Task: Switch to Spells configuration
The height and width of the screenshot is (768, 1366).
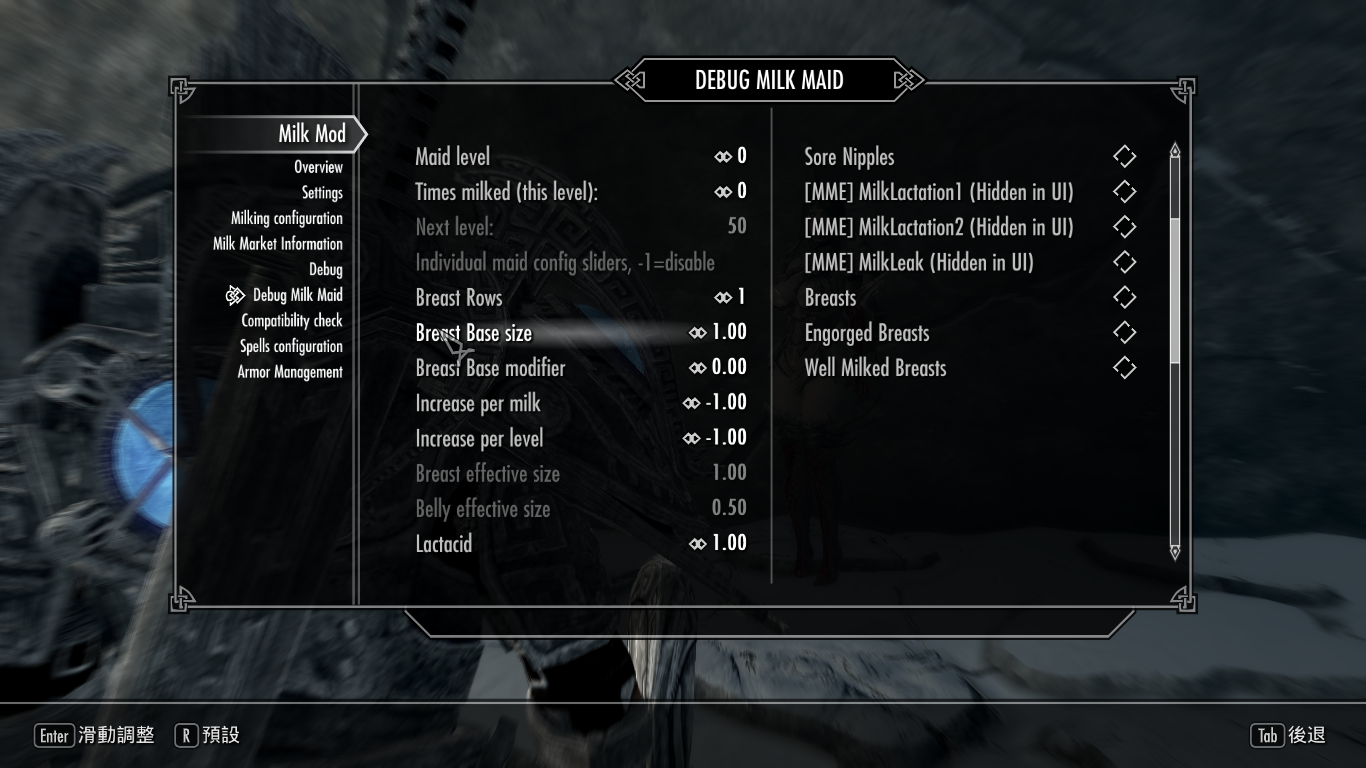Action: coord(291,346)
